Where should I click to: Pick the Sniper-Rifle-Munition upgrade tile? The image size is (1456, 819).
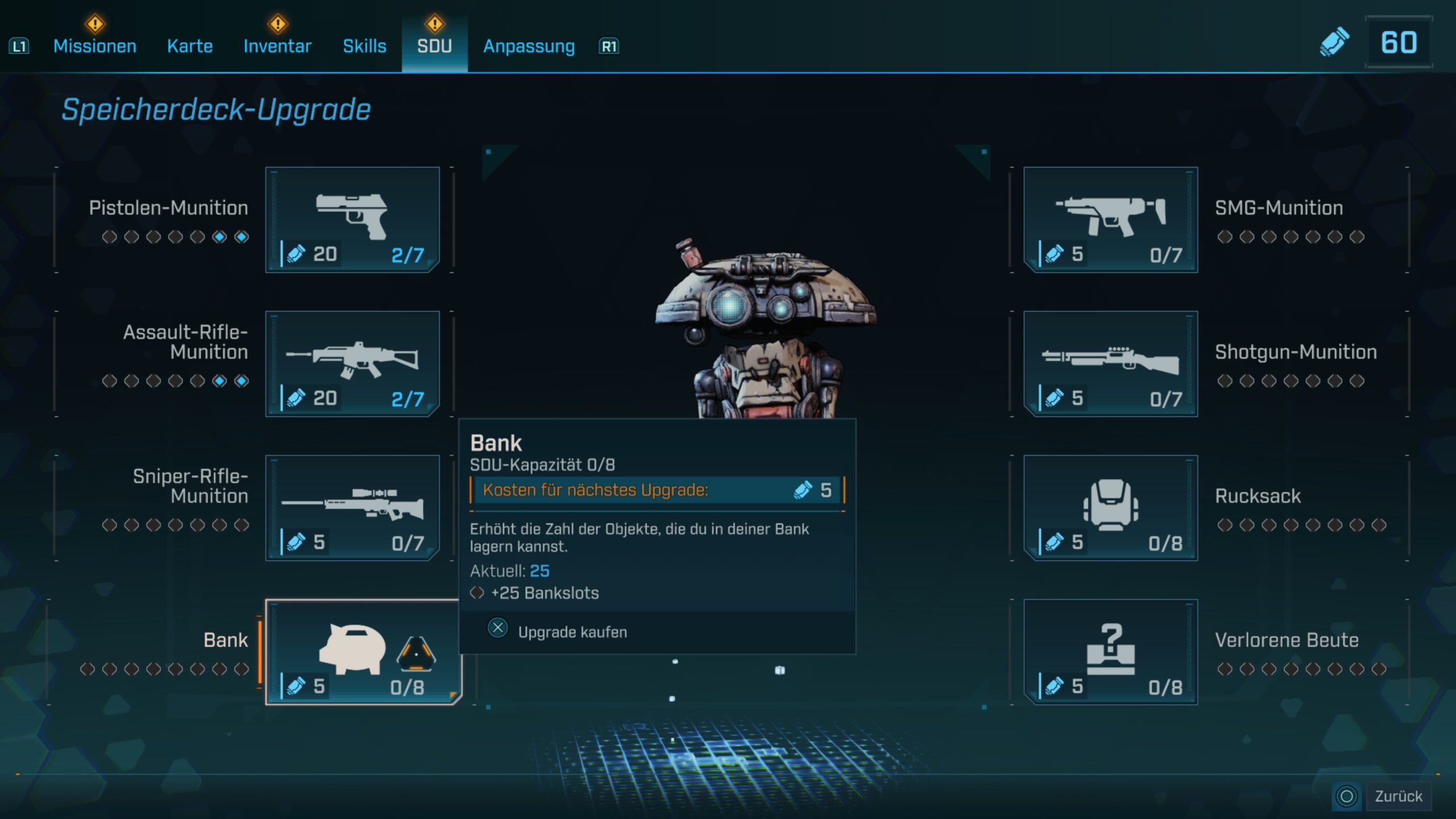click(353, 507)
